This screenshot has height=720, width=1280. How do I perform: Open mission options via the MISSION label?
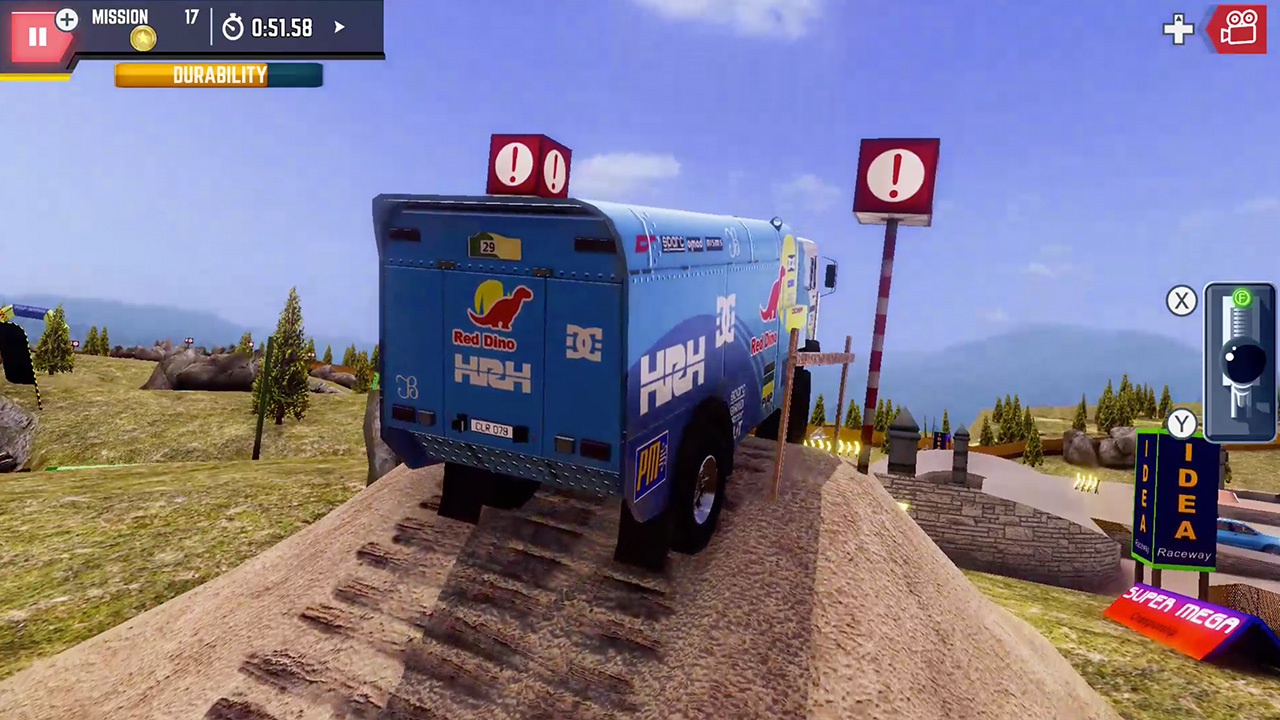click(119, 16)
